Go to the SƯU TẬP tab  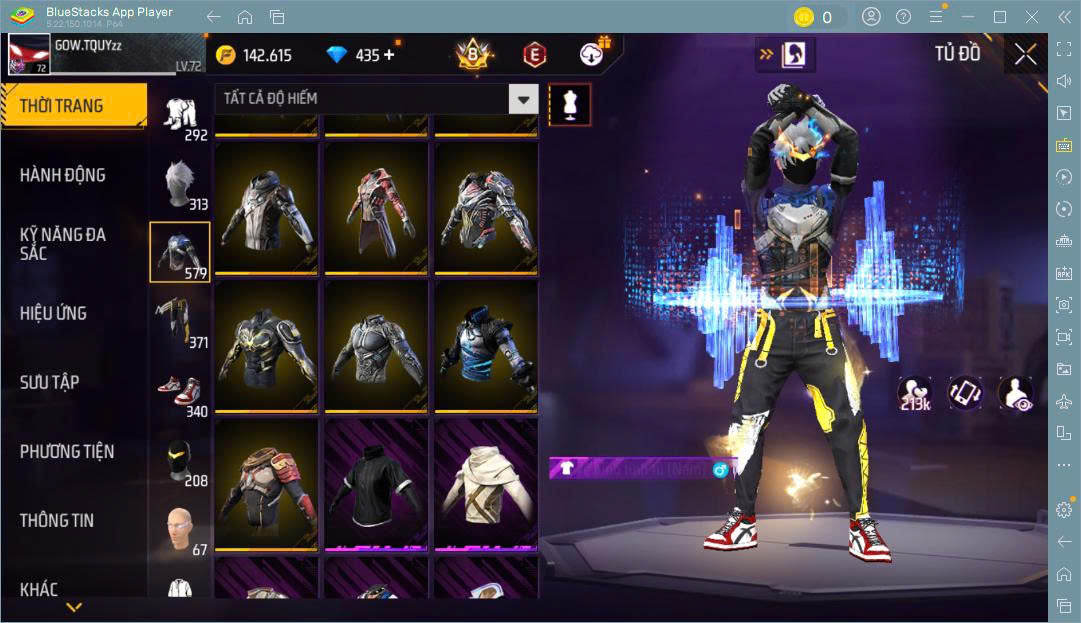(x=50, y=382)
